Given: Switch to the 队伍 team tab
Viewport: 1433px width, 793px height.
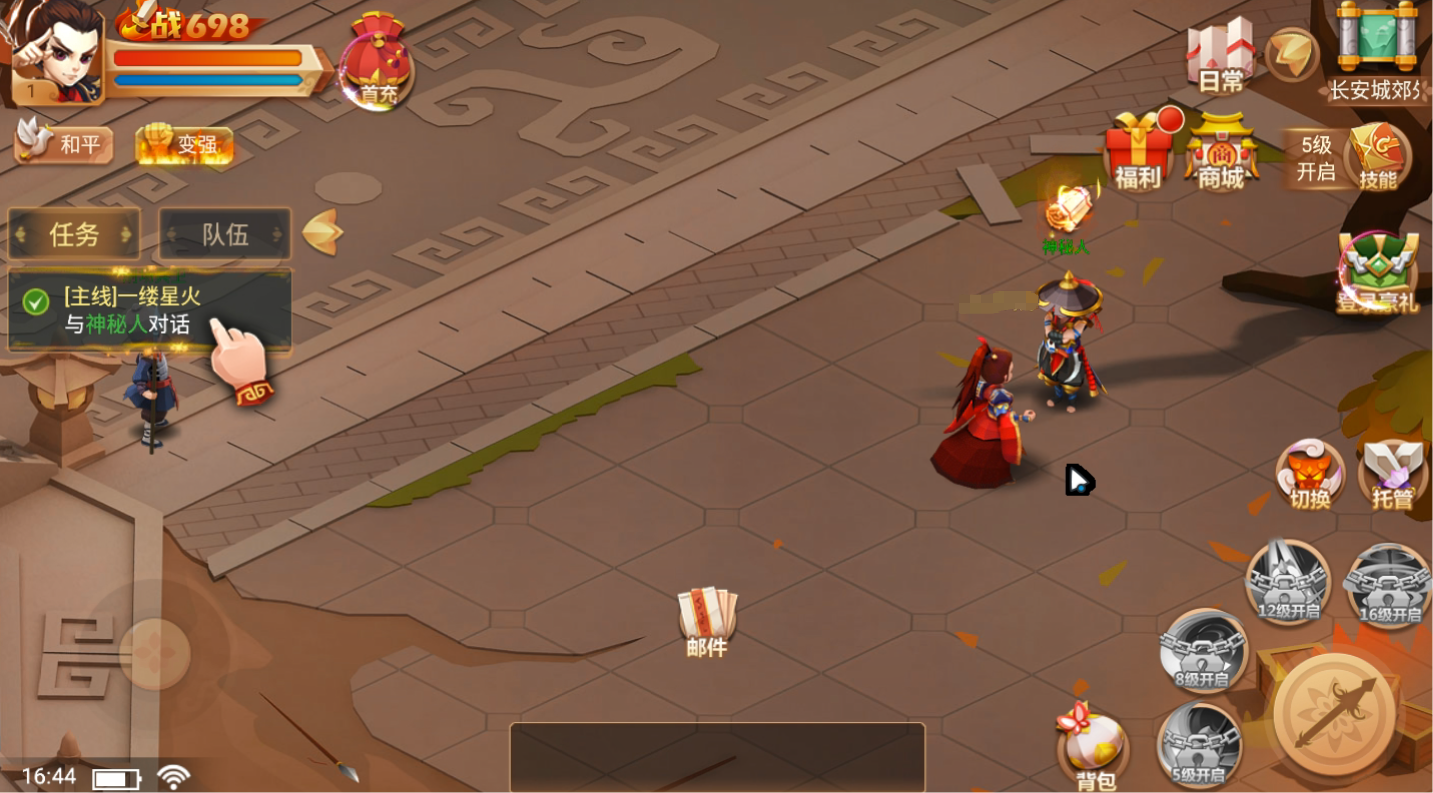Looking at the screenshot, I should [225, 234].
